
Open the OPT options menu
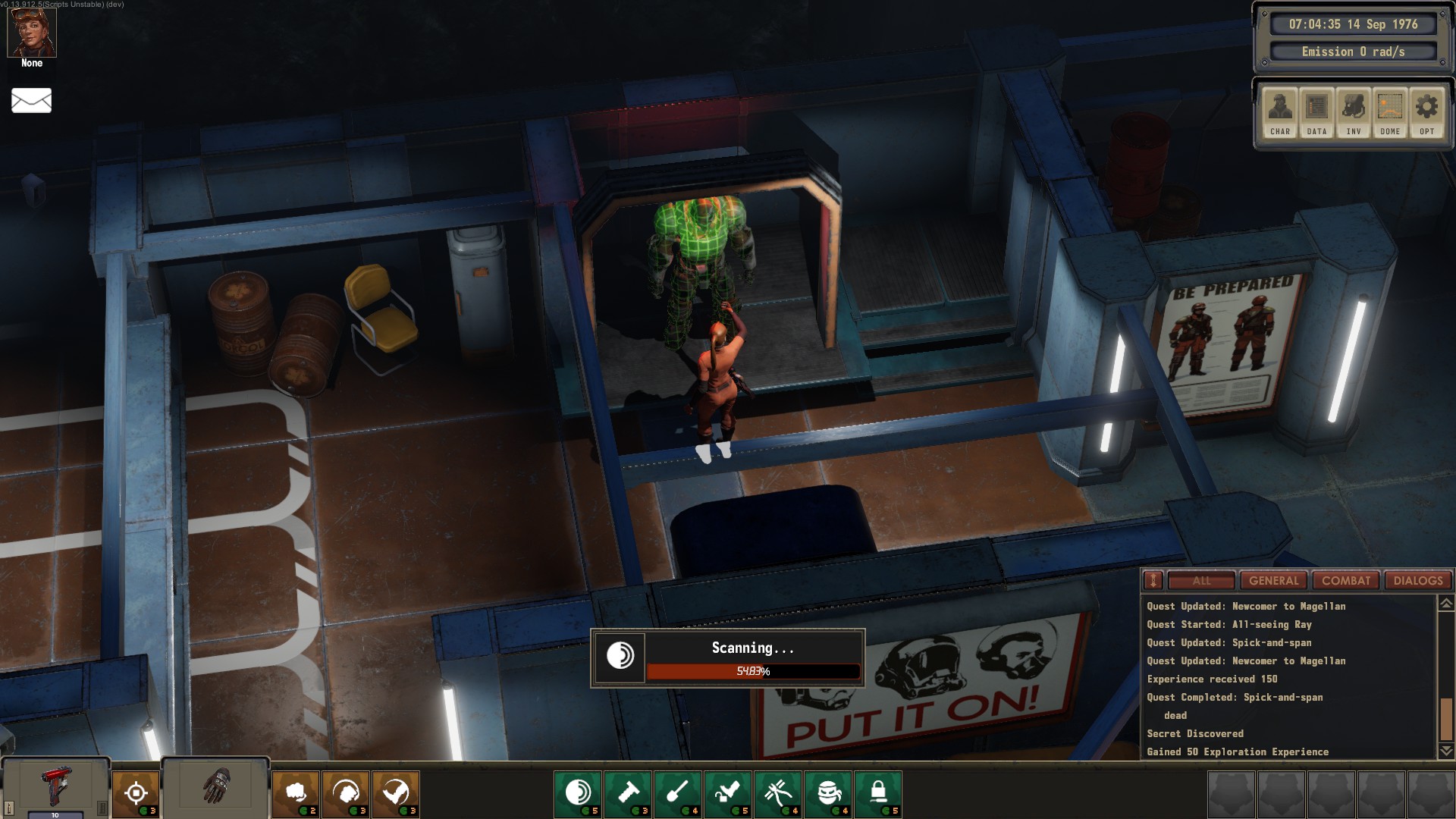pyautogui.click(x=1426, y=112)
